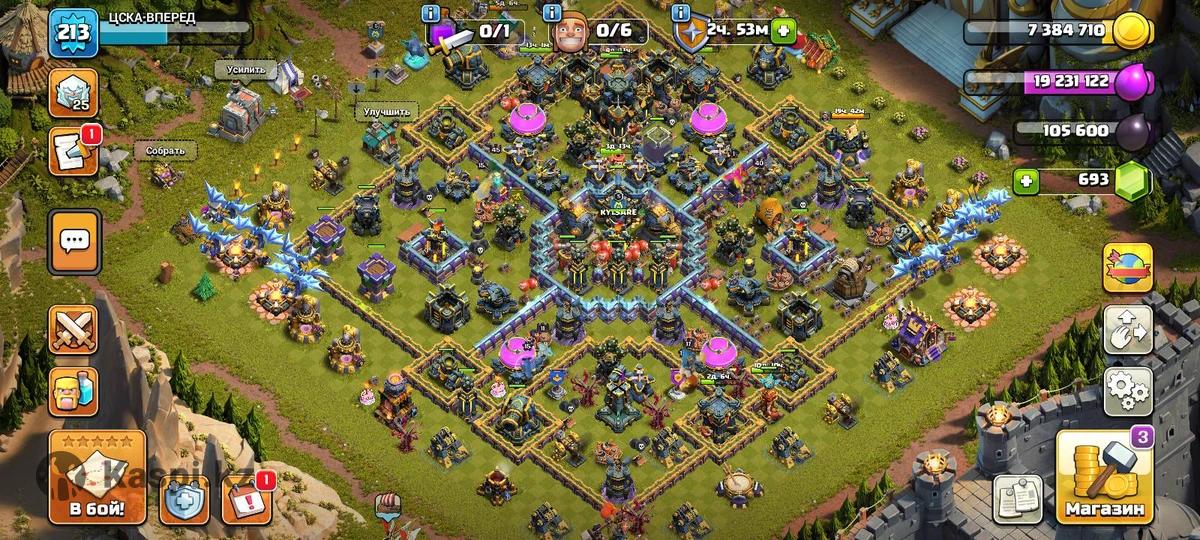This screenshot has width=1200, height=540.
Task: Open the clipboard notes button
Action: coord(1018,497)
